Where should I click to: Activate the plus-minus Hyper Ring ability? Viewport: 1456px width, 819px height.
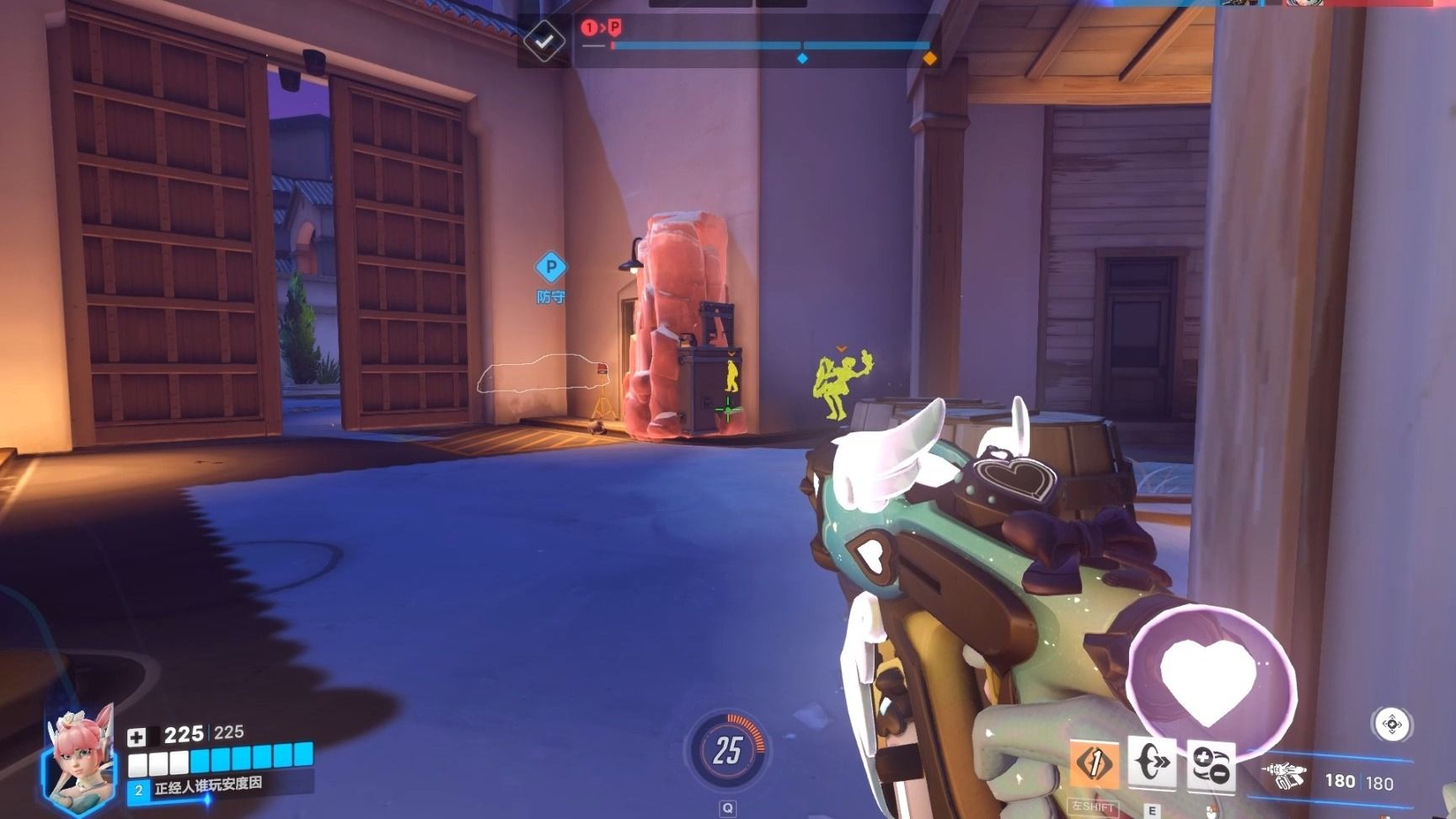click(x=1211, y=765)
